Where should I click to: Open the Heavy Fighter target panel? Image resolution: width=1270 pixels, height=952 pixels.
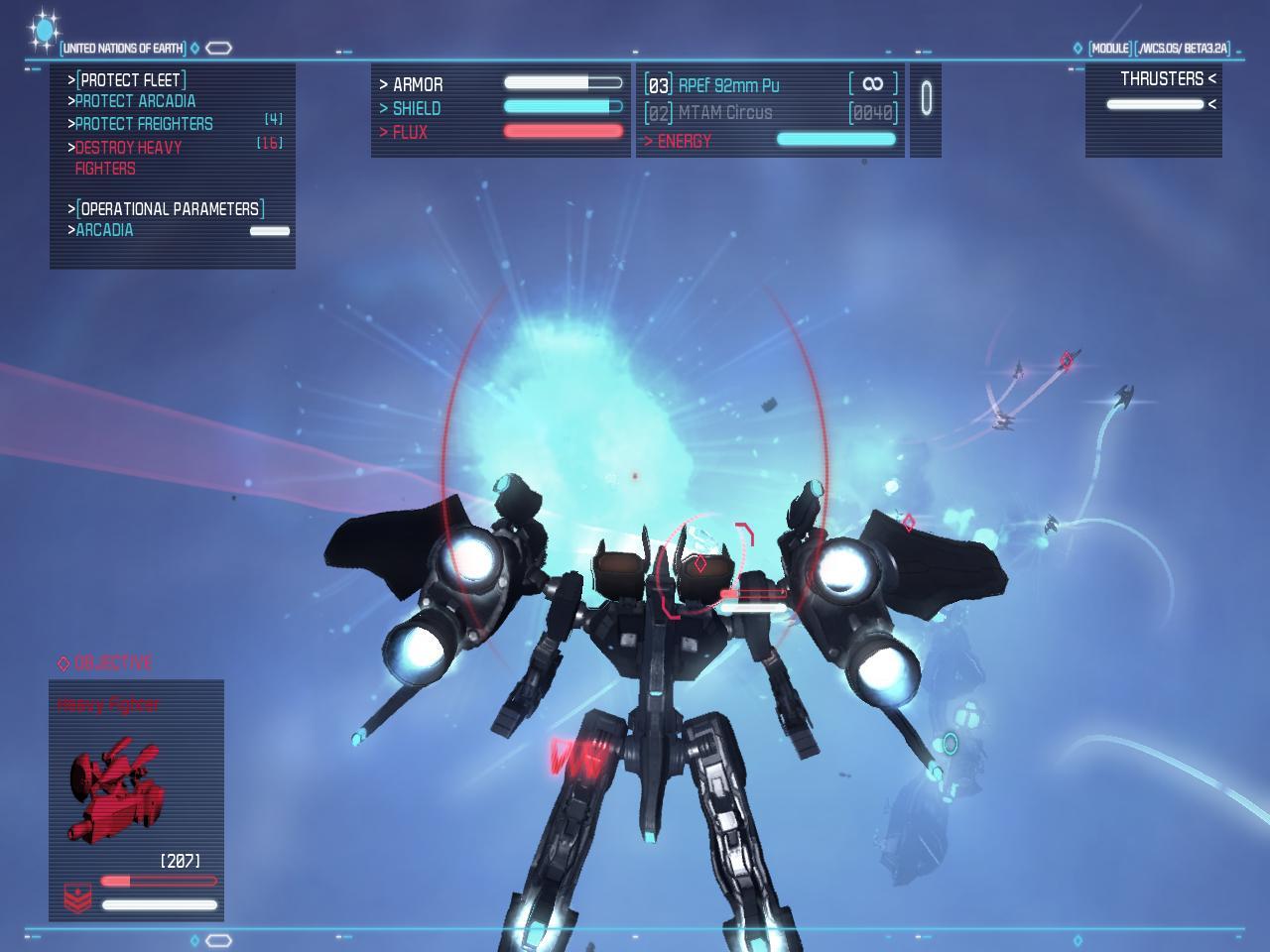(x=136, y=799)
